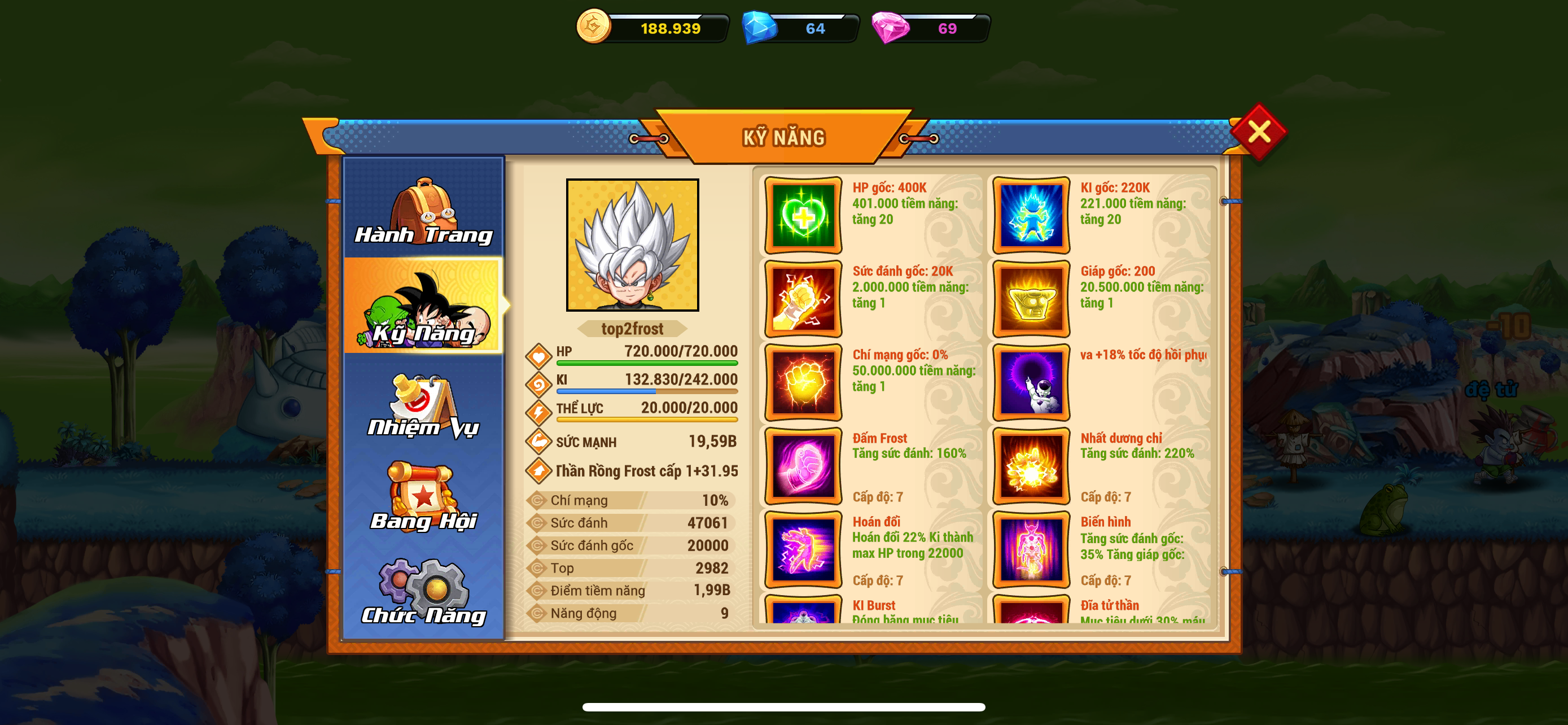The width and height of the screenshot is (1568, 725).
Task: Select the Giáp gốc golden armor icon
Action: tap(1031, 299)
